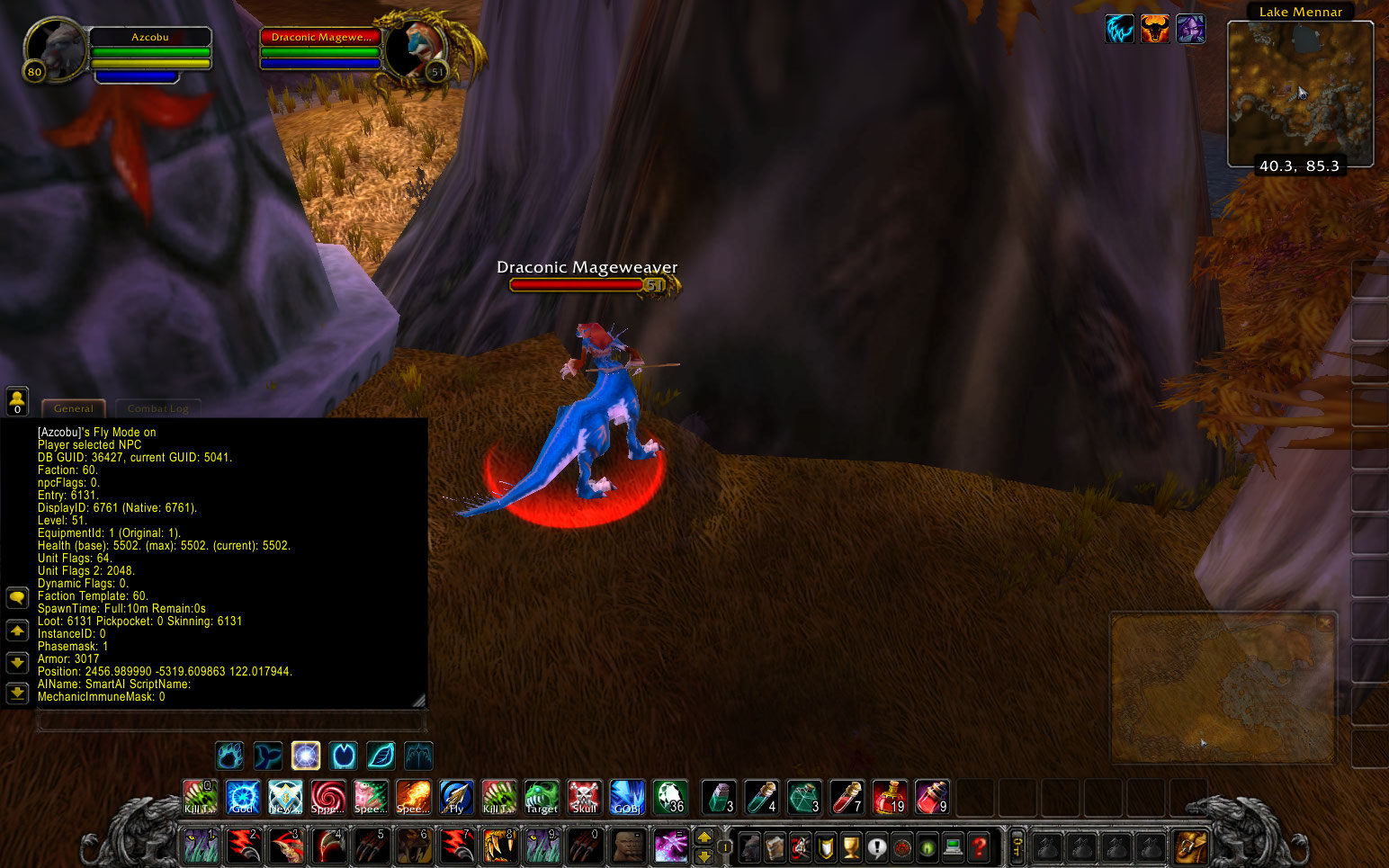Activate the God mode macro
Viewport: 1389px width, 868px height.
click(242, 797)
